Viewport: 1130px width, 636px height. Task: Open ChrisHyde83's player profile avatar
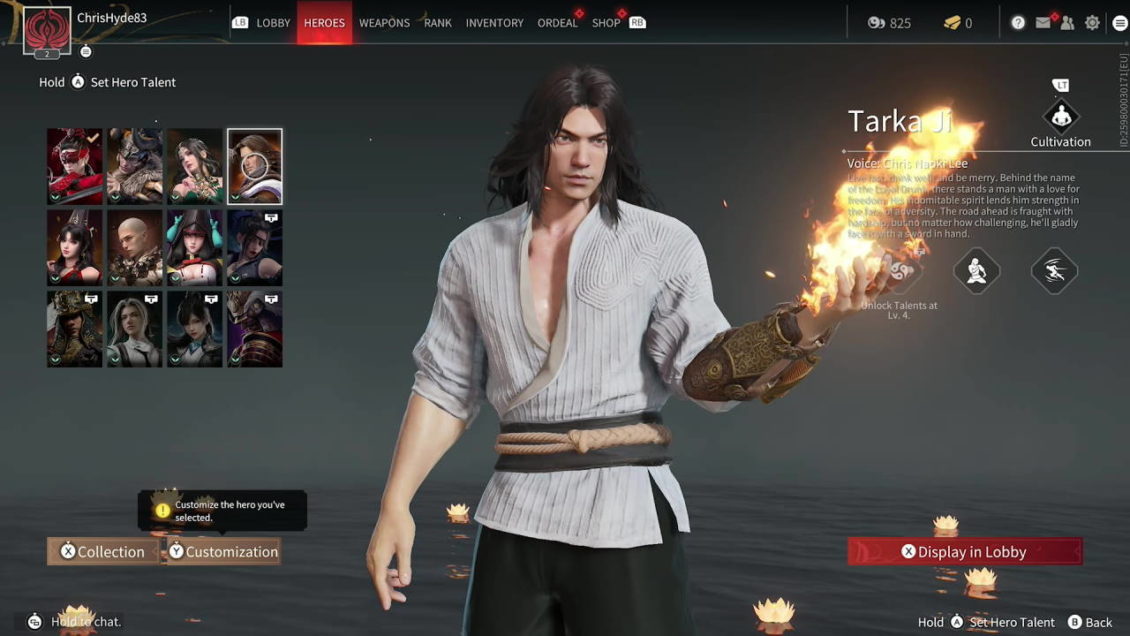pos(47,28)
